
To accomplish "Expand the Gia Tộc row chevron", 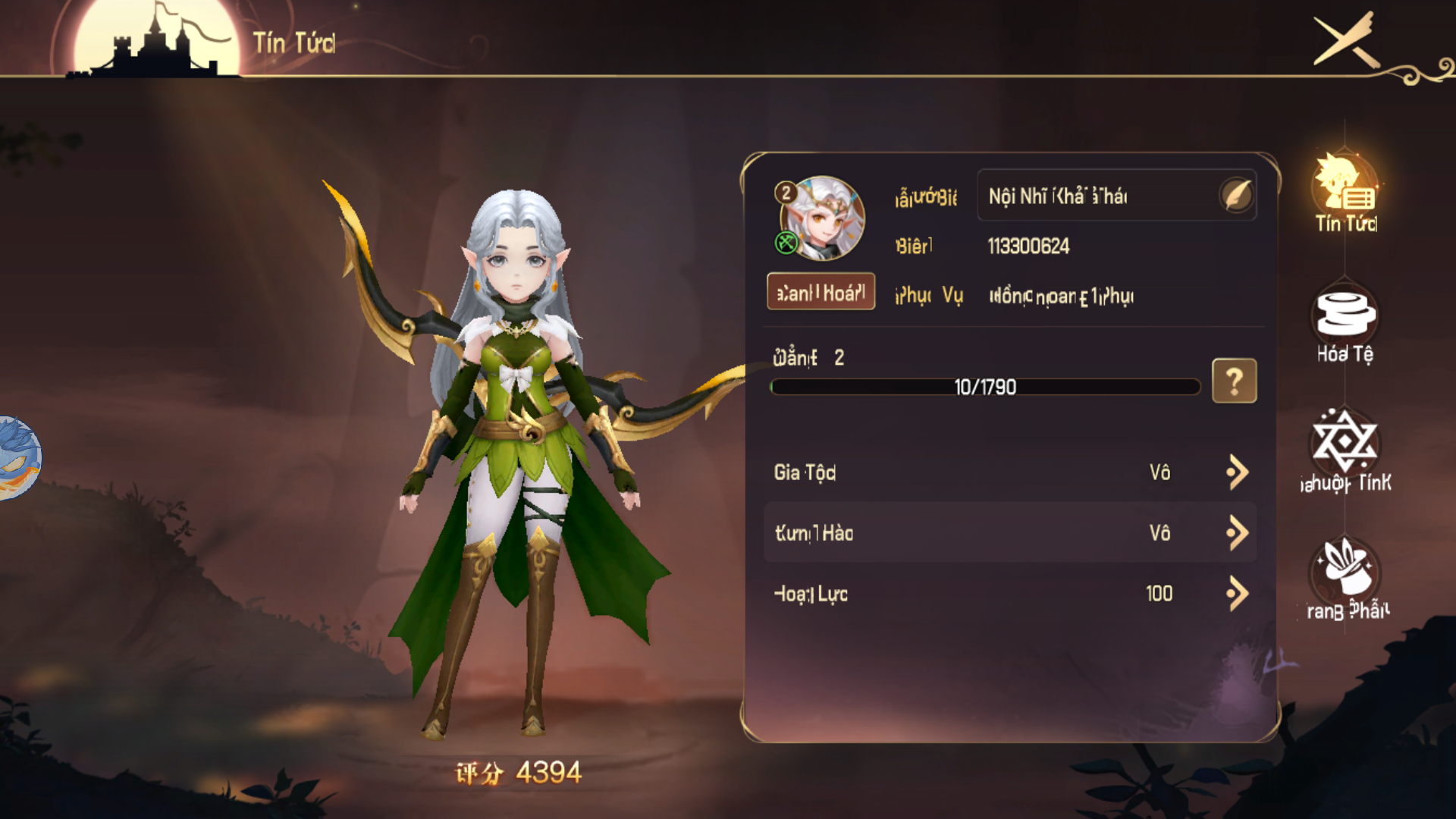I will pyautogui.click(x=1236, y=472).
